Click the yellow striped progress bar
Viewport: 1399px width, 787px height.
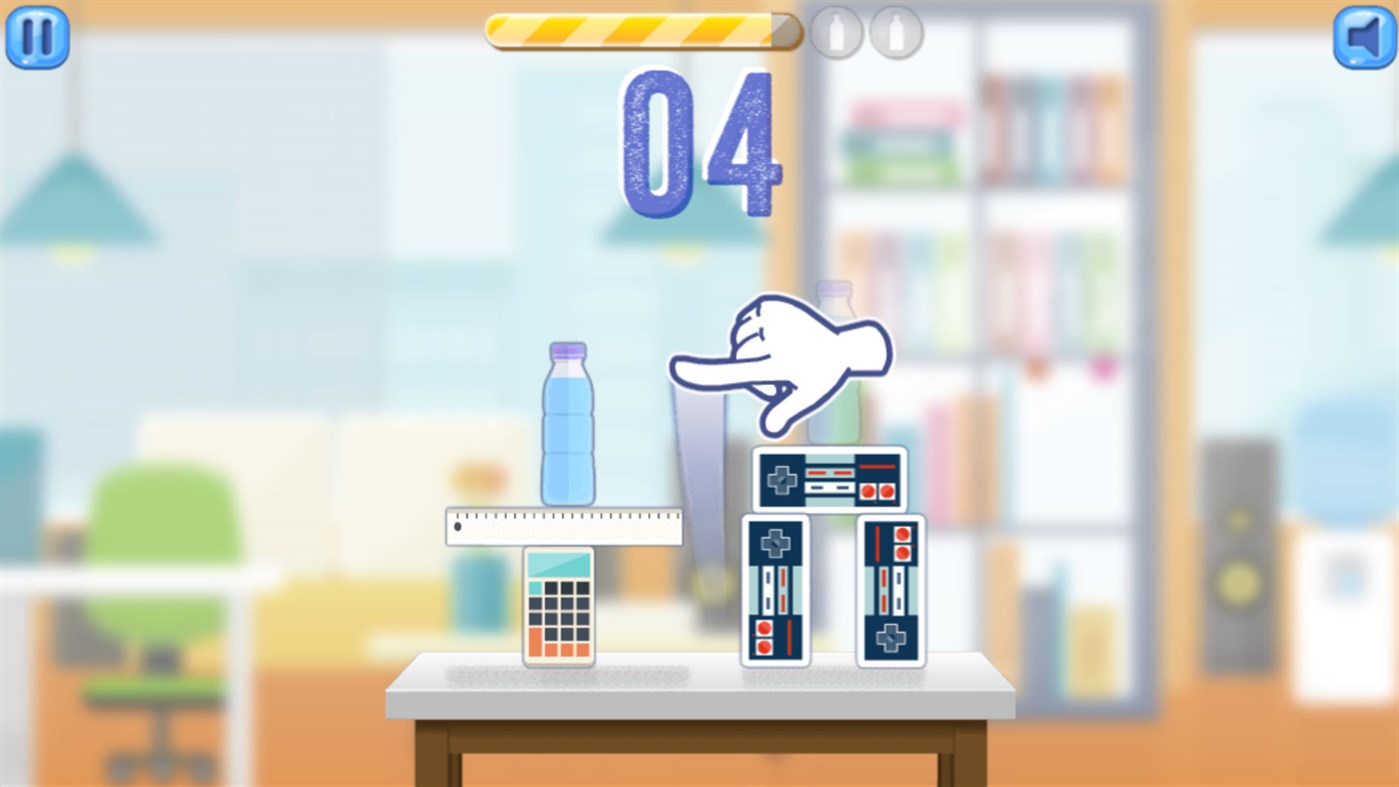640,31
